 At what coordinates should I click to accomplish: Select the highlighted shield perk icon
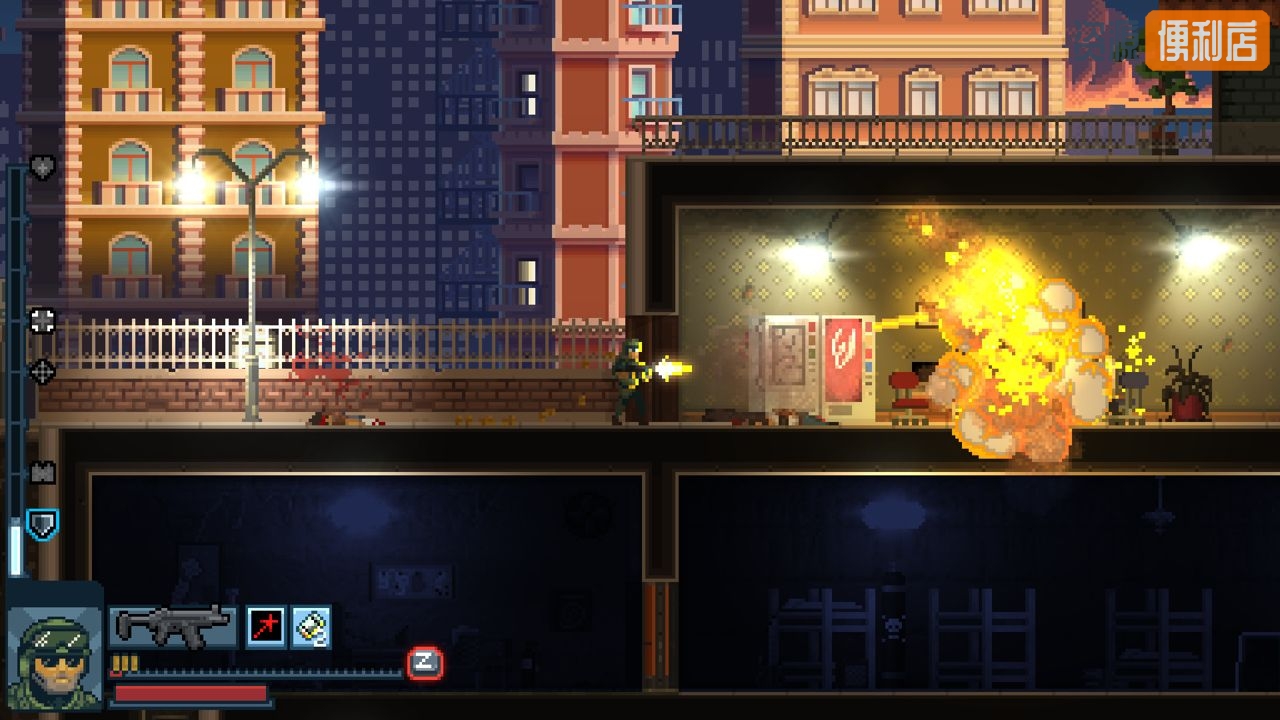(42, 523)
